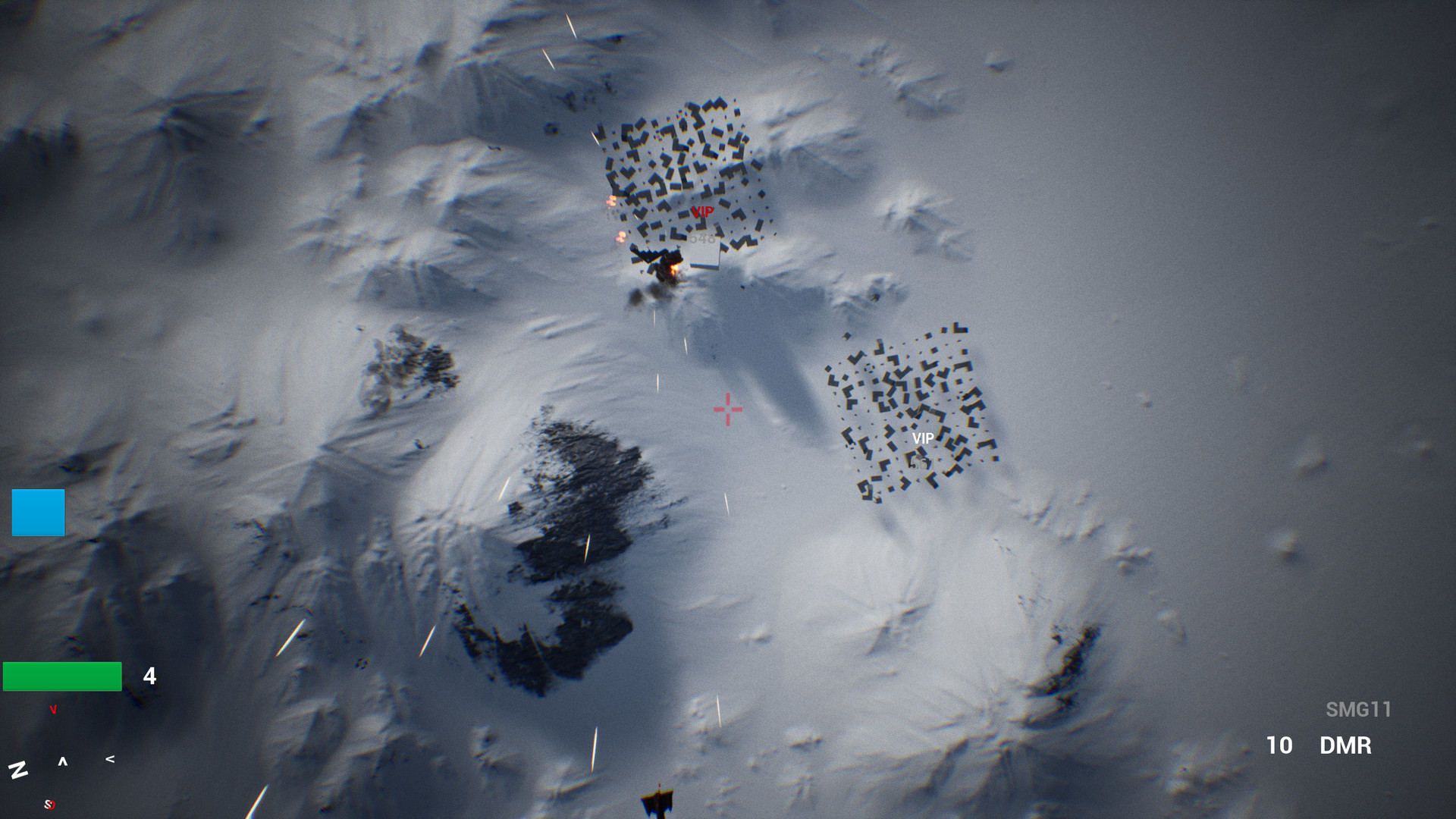Click the ammo count 10 beside DMR
1456x819 pixels.
pos(1280,746)
